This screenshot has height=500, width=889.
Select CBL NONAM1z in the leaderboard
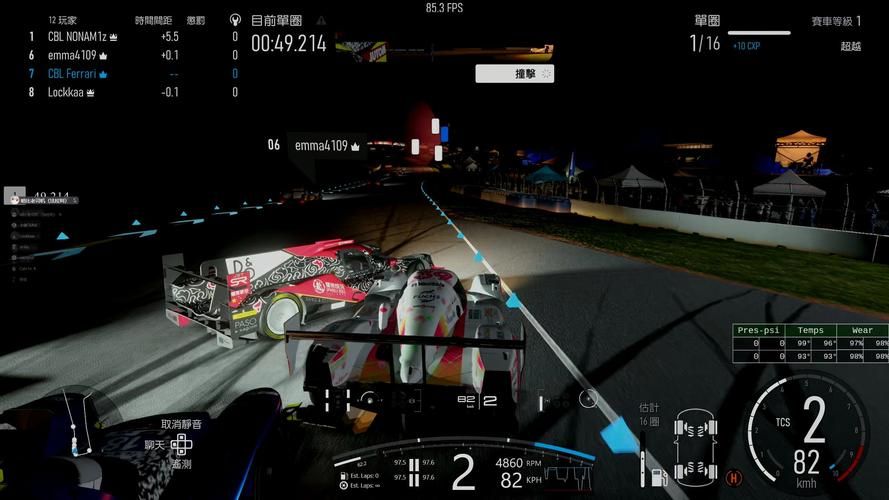[82, 36]
